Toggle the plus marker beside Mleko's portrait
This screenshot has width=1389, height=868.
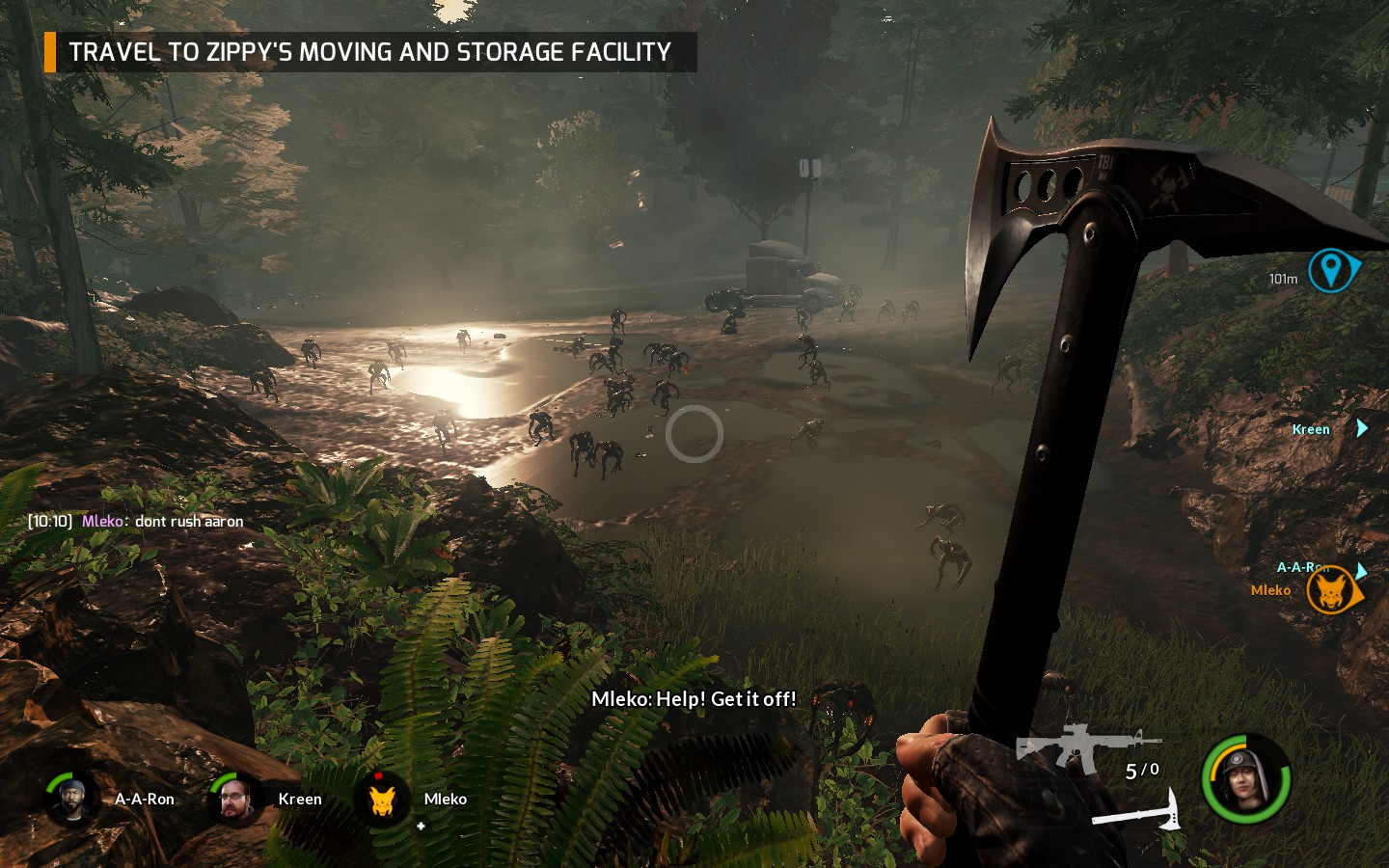click(422, 825)
